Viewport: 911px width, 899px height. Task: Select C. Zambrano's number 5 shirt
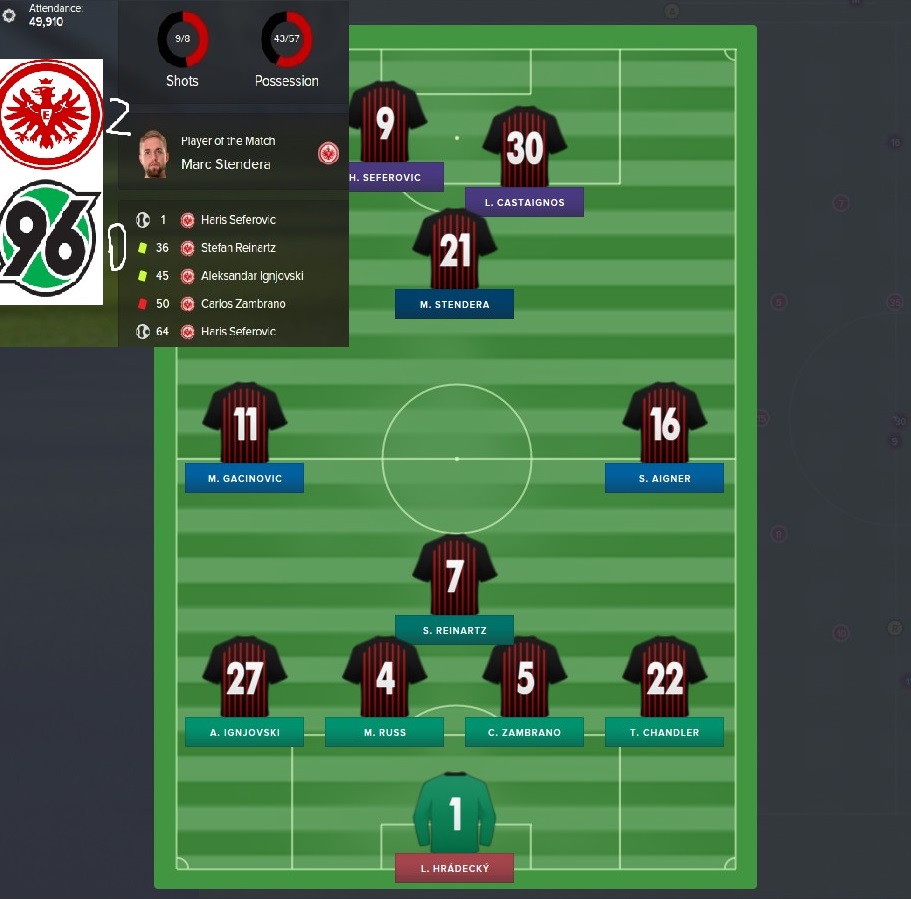point(524,679)
